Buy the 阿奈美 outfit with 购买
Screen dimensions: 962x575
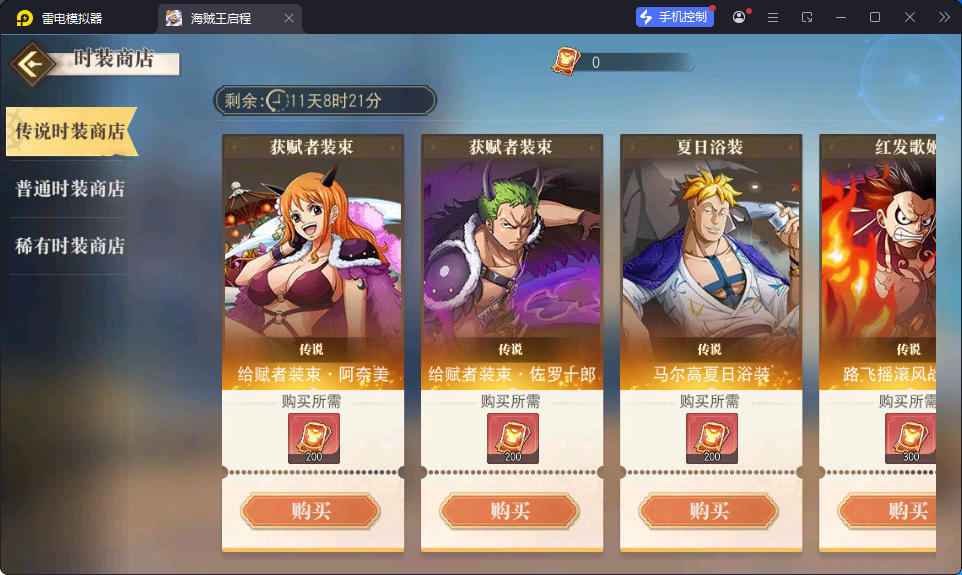[x=311, y=511]
